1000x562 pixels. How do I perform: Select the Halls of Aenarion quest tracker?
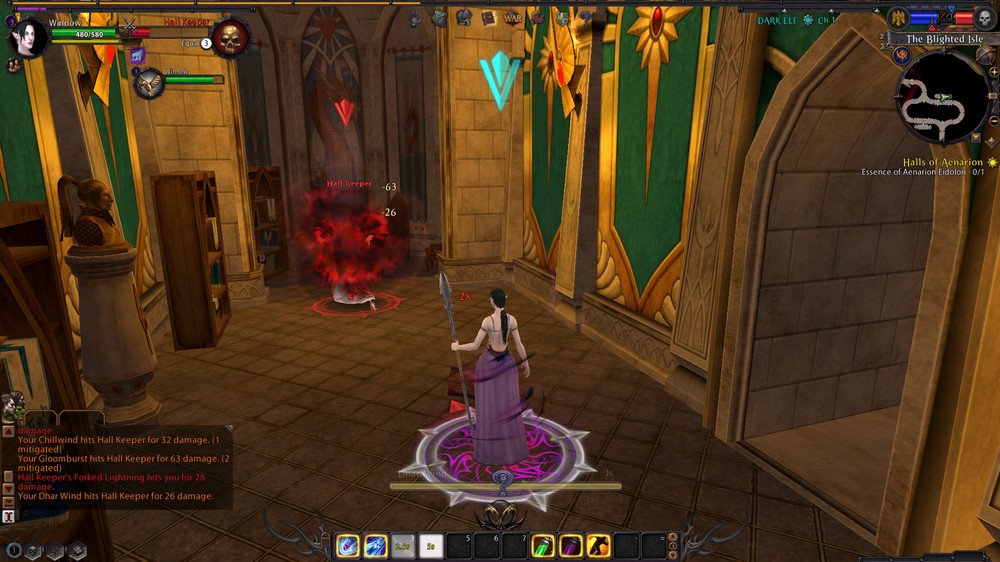pos(942,162)
